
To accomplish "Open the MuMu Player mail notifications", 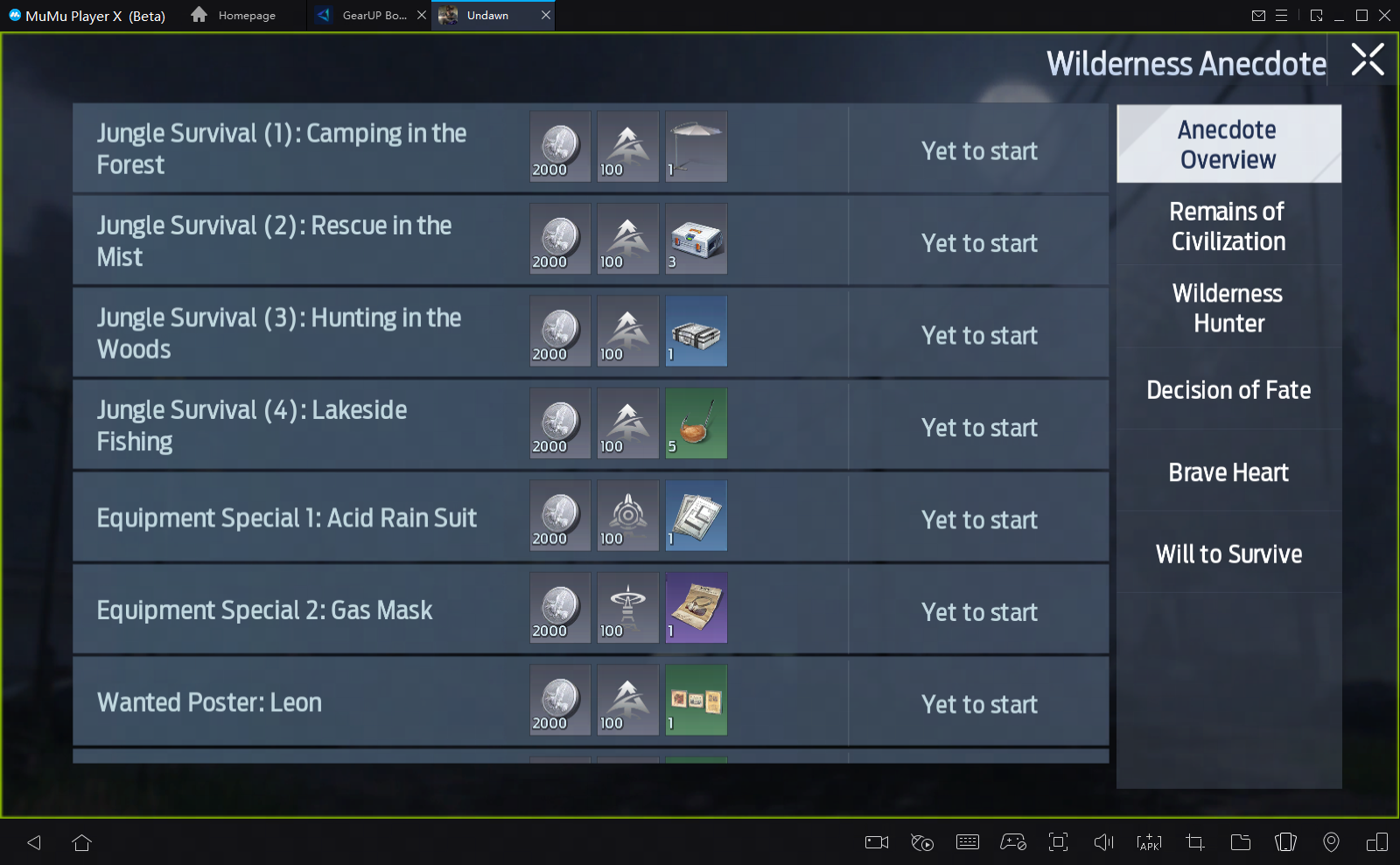I will [1260, 15].
